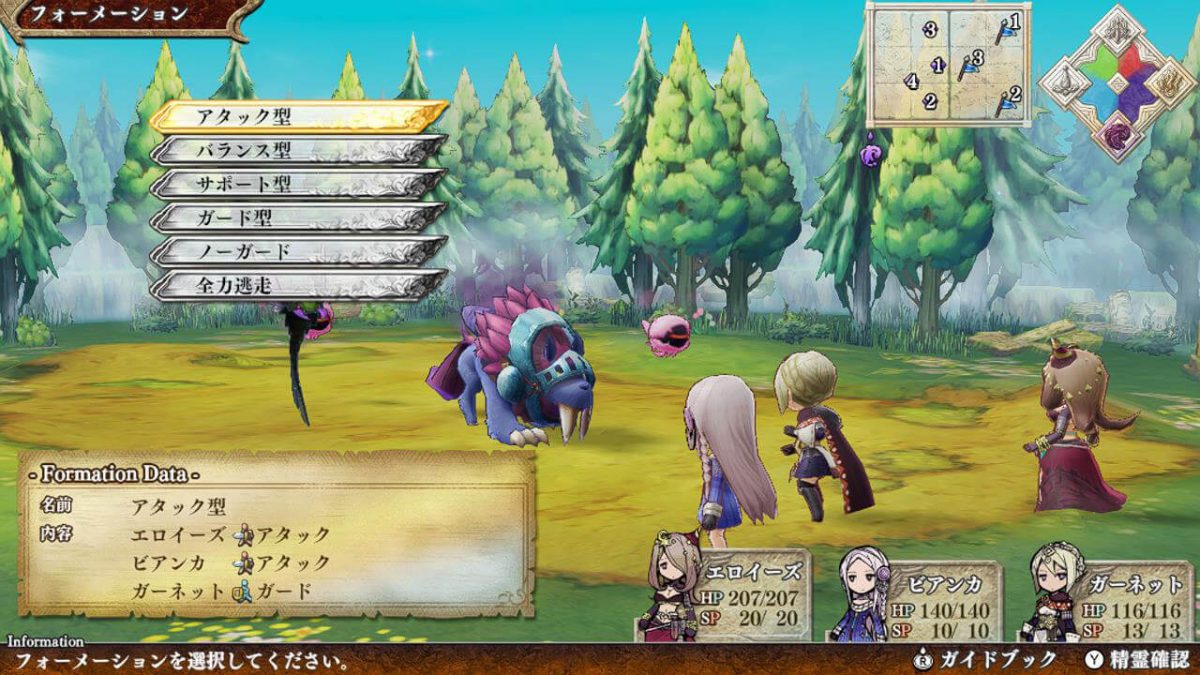Screen dimensions: 1200x675
Task: Pick the サポート型 formation
Action: tap(298, 184)
